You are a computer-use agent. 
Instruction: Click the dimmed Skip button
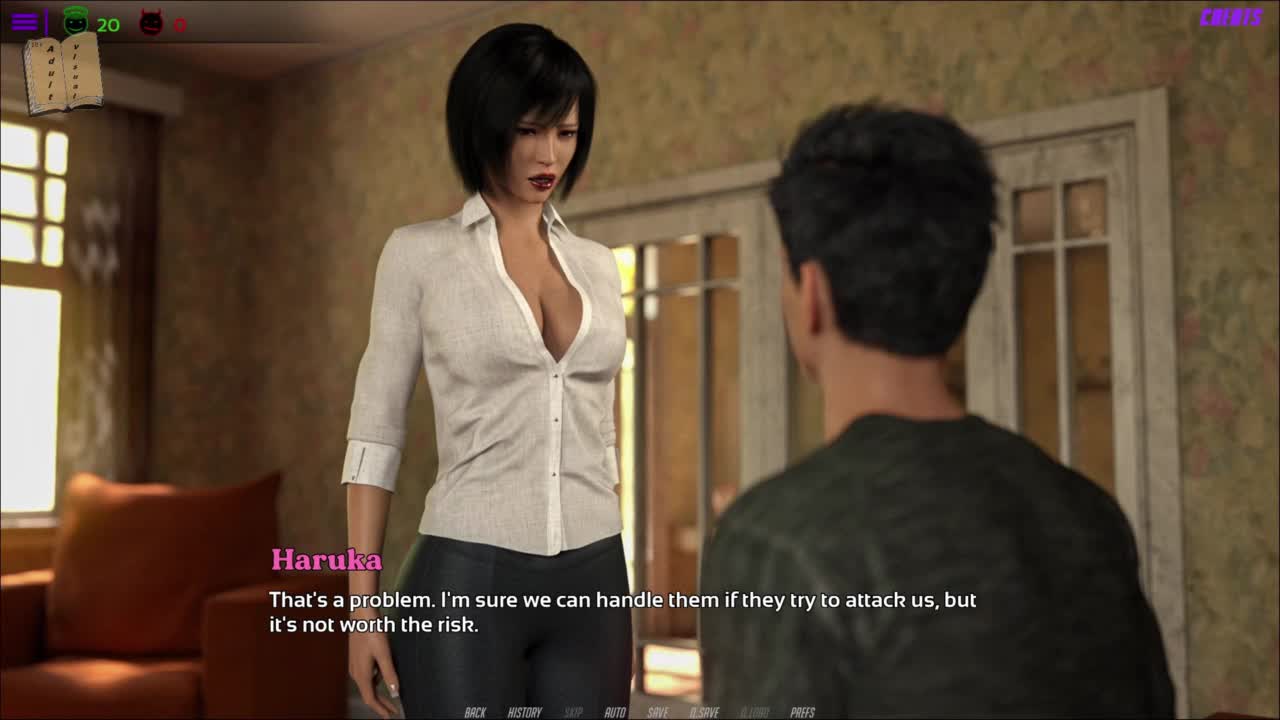click(x=573, y=712)
